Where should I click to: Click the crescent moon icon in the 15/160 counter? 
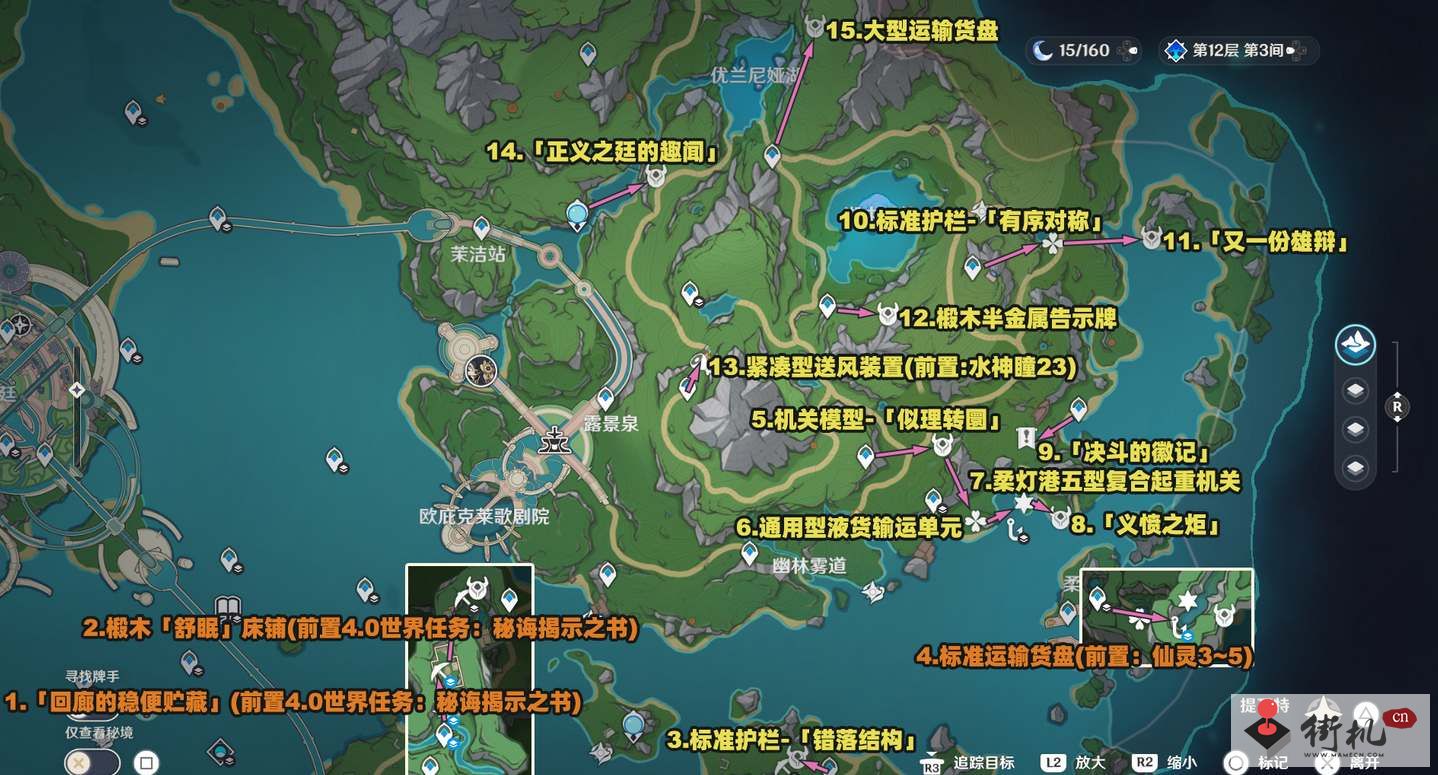[x=1042, y=50]
